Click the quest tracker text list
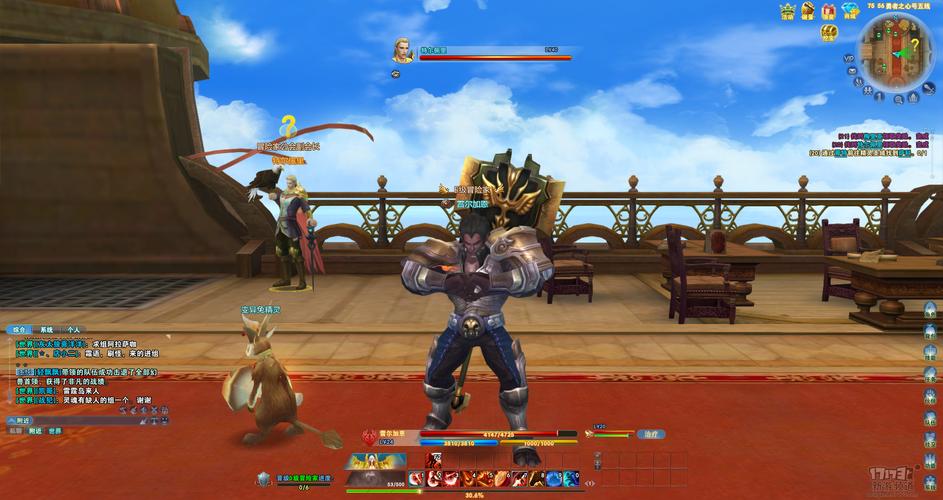The width and height of the screenshot is (943, 500). click(x=870, y=144)
